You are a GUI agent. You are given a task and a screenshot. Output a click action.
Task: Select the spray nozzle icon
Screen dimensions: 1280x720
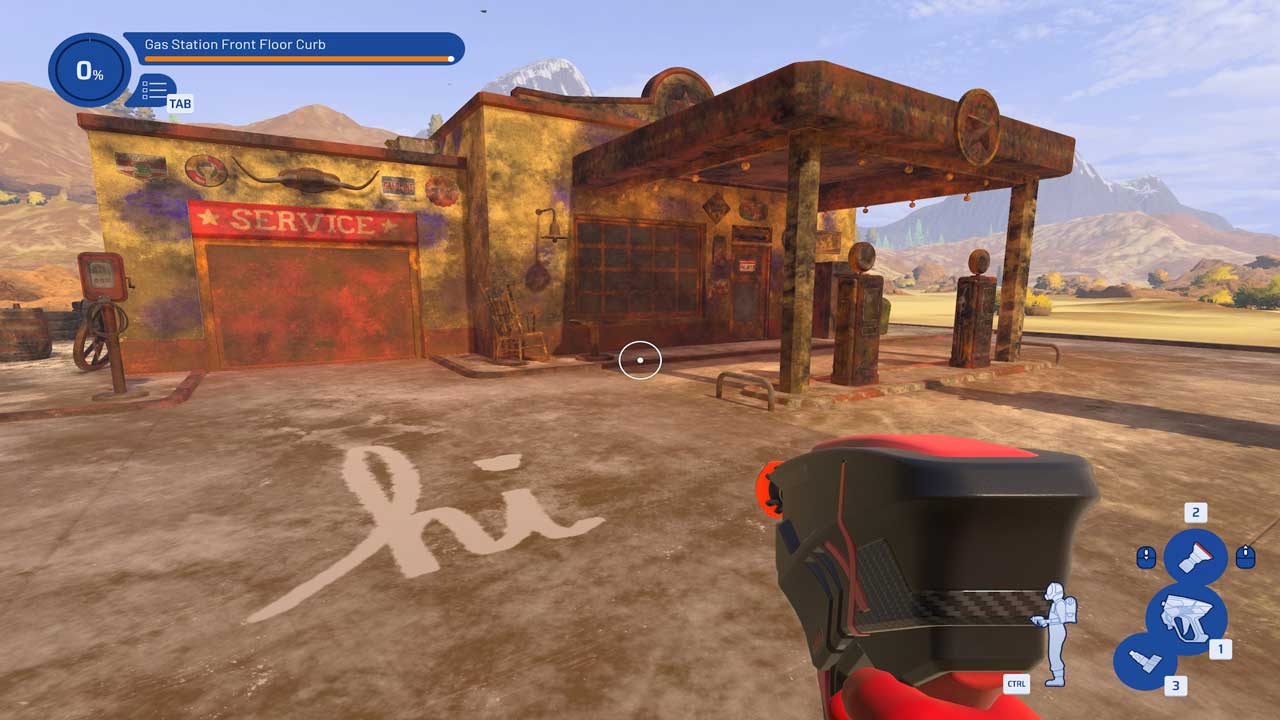(1195, 557)
